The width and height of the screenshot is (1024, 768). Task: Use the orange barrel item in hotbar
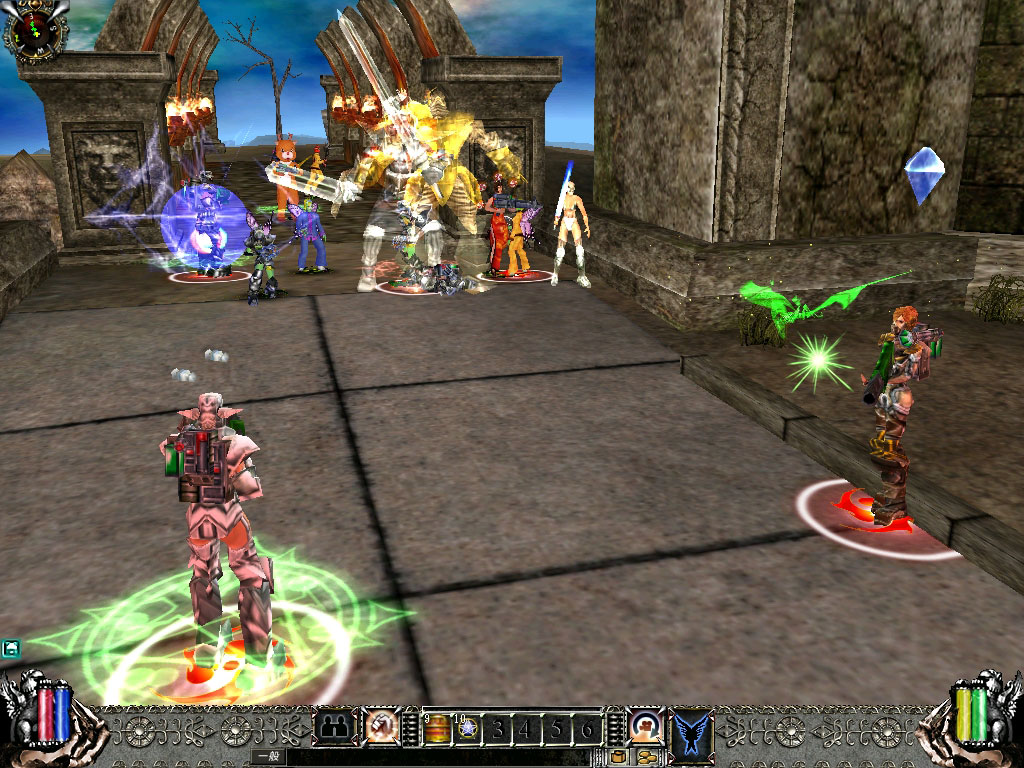tap(436, 729)
